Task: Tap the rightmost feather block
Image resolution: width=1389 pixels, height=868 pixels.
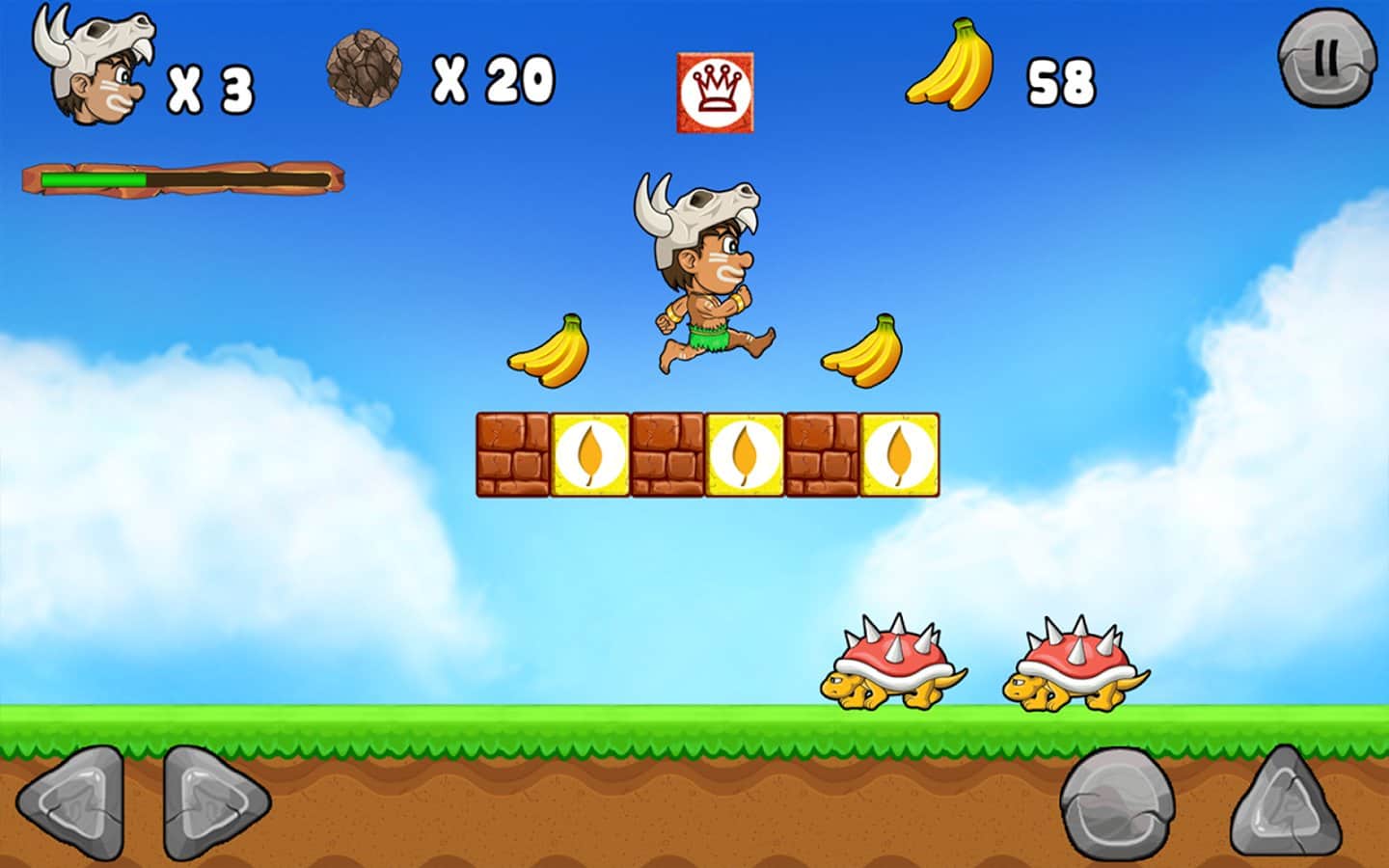Action: (902, 453)
